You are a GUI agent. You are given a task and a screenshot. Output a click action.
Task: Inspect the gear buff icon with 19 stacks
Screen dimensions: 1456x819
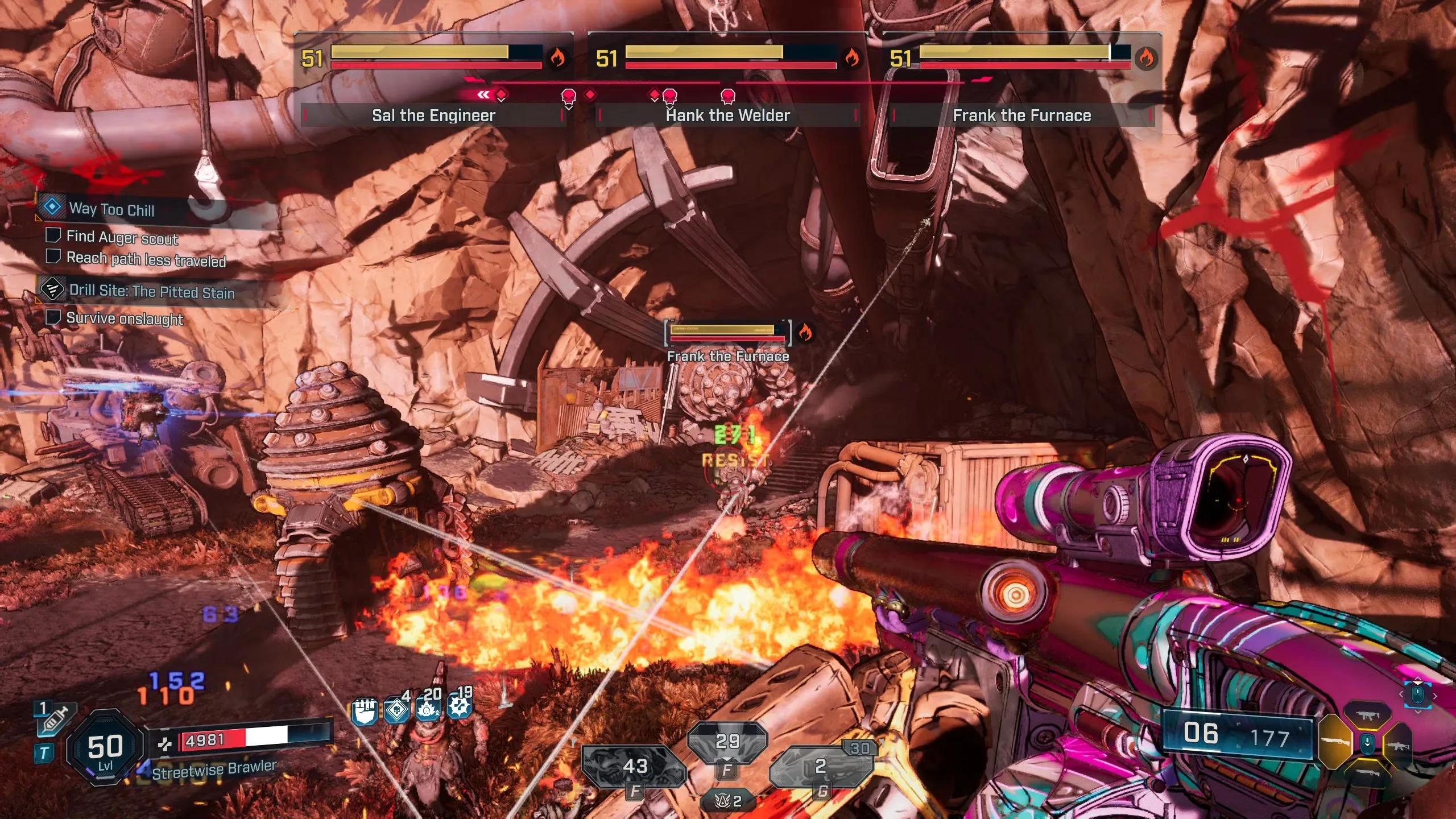(x=460, y=707)
